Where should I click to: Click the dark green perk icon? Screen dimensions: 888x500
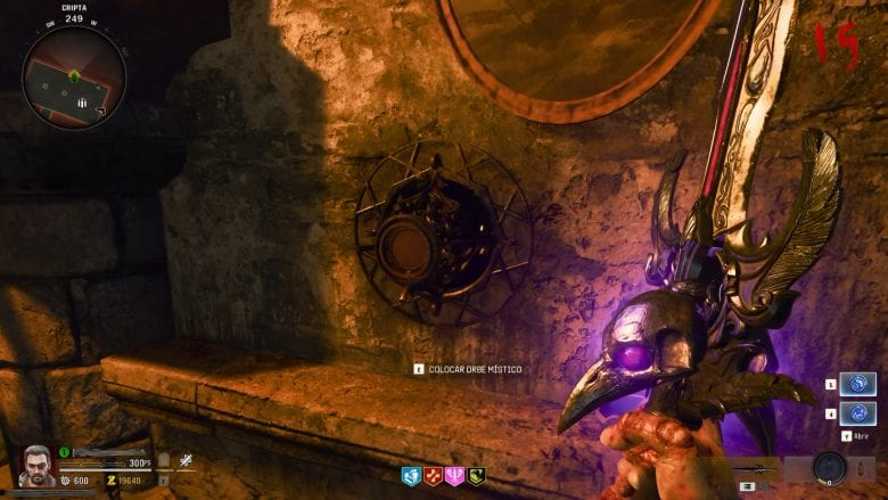coord(477,477)
